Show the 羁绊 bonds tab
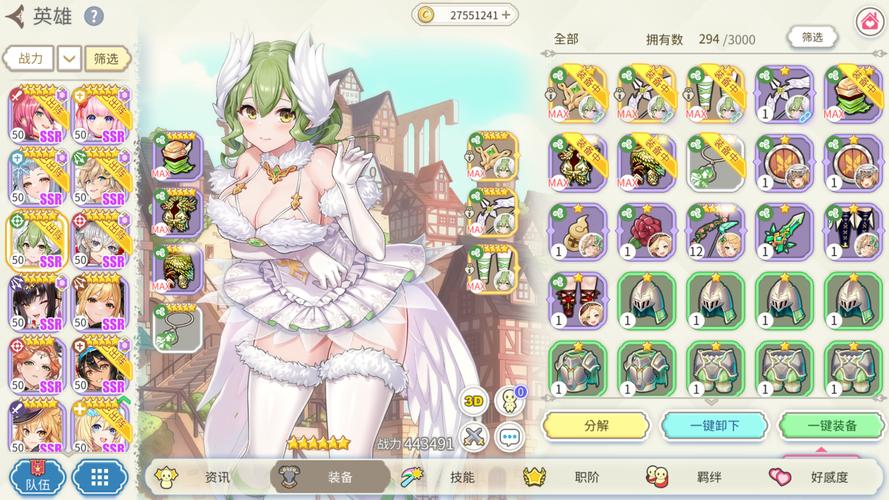Viewport: 889px width, 500px height. [696, 477]
